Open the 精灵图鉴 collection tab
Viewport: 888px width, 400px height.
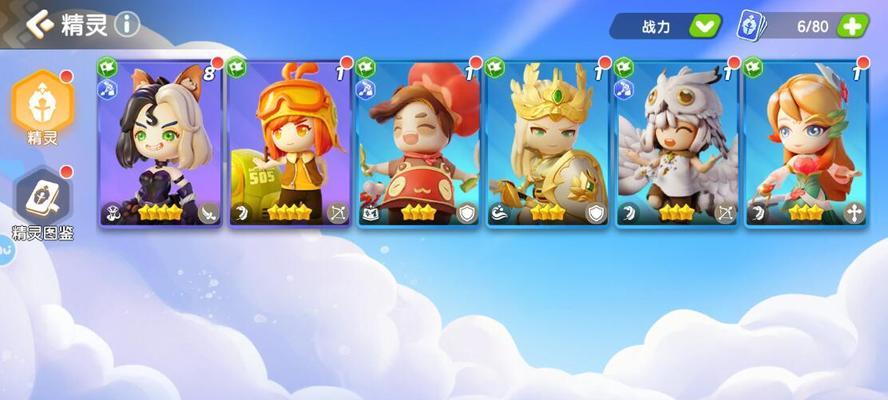(x=41, y=200)
